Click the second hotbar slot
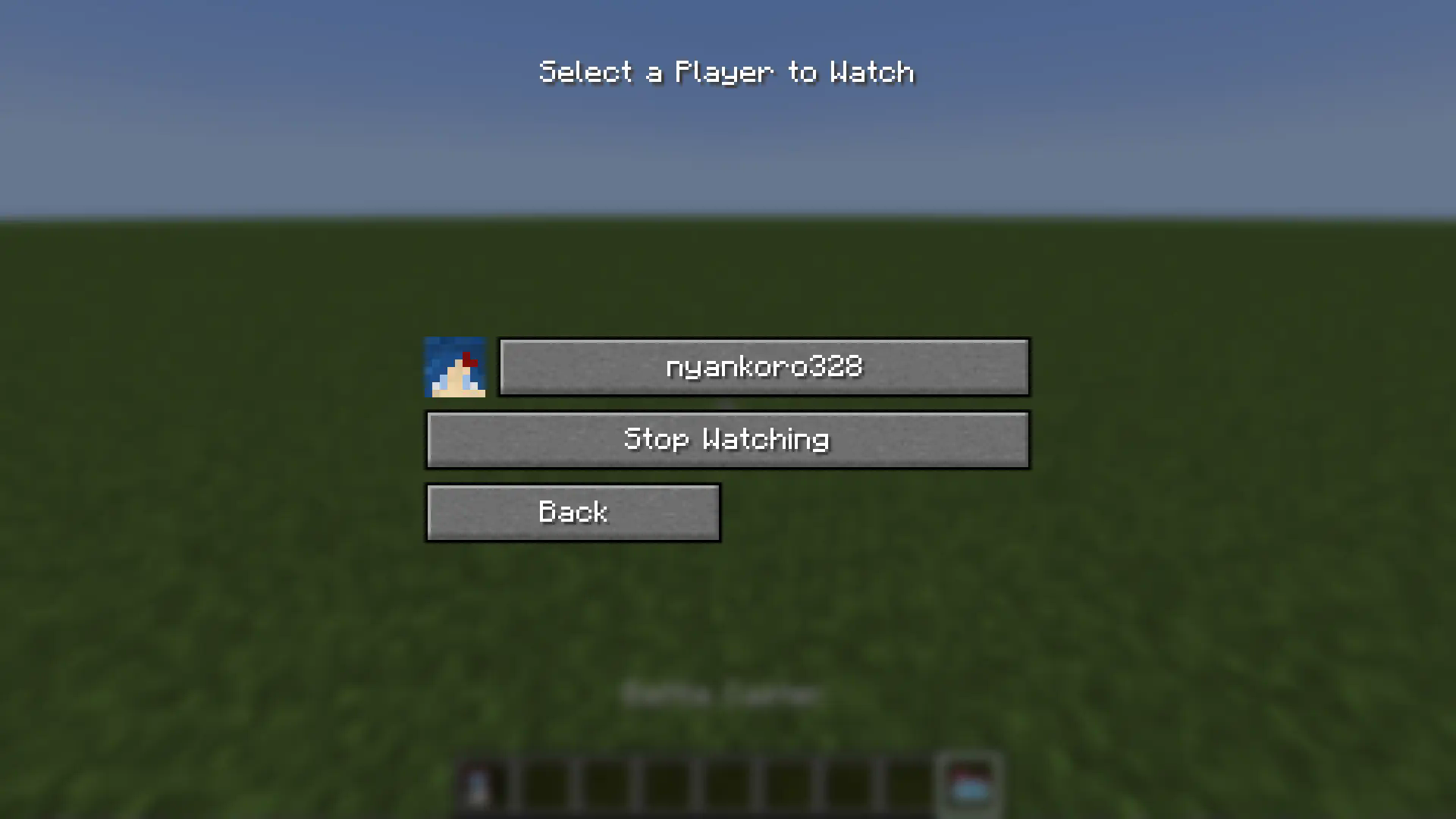Screen dimensions: 1456x819 (x=545, y=785)
